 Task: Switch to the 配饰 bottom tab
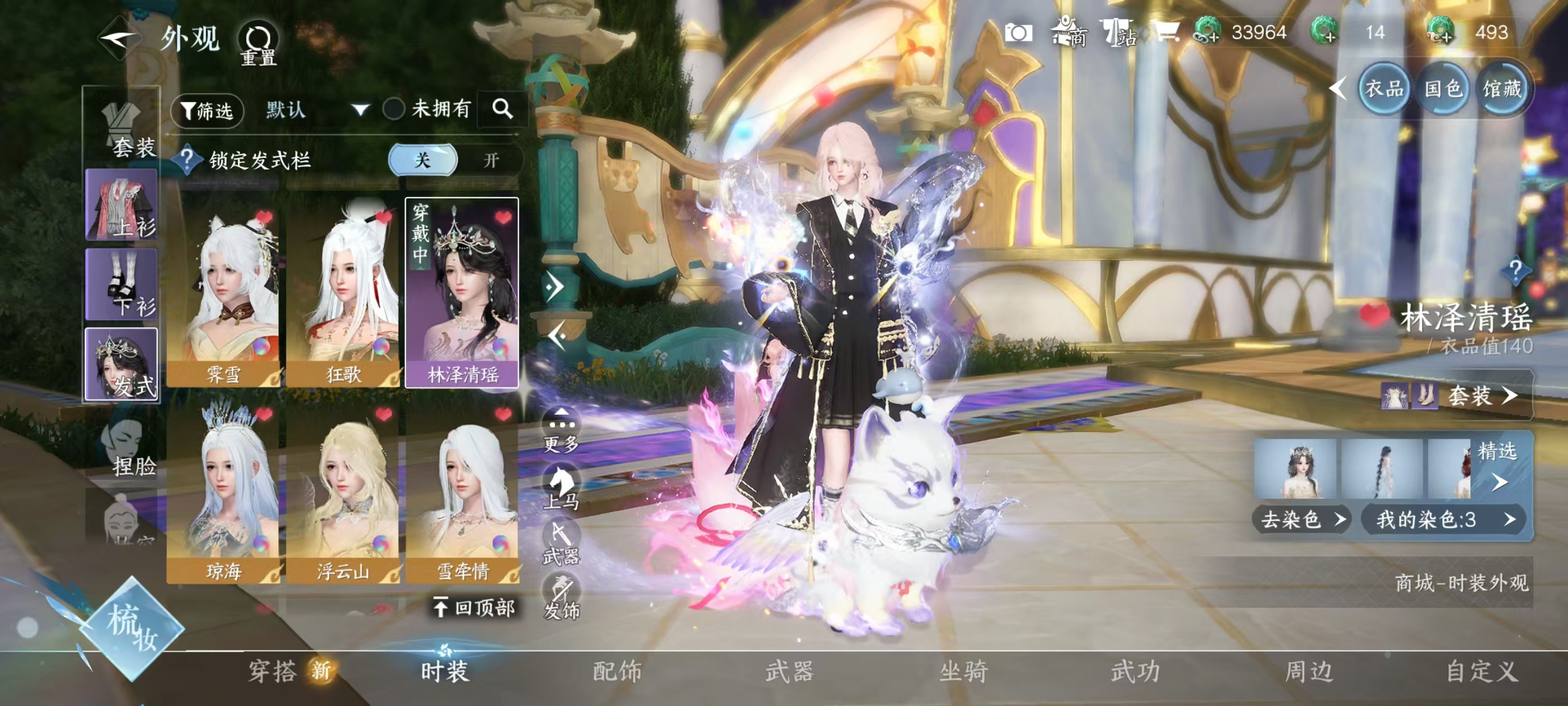pyautogui.click(x=617, y=671)
